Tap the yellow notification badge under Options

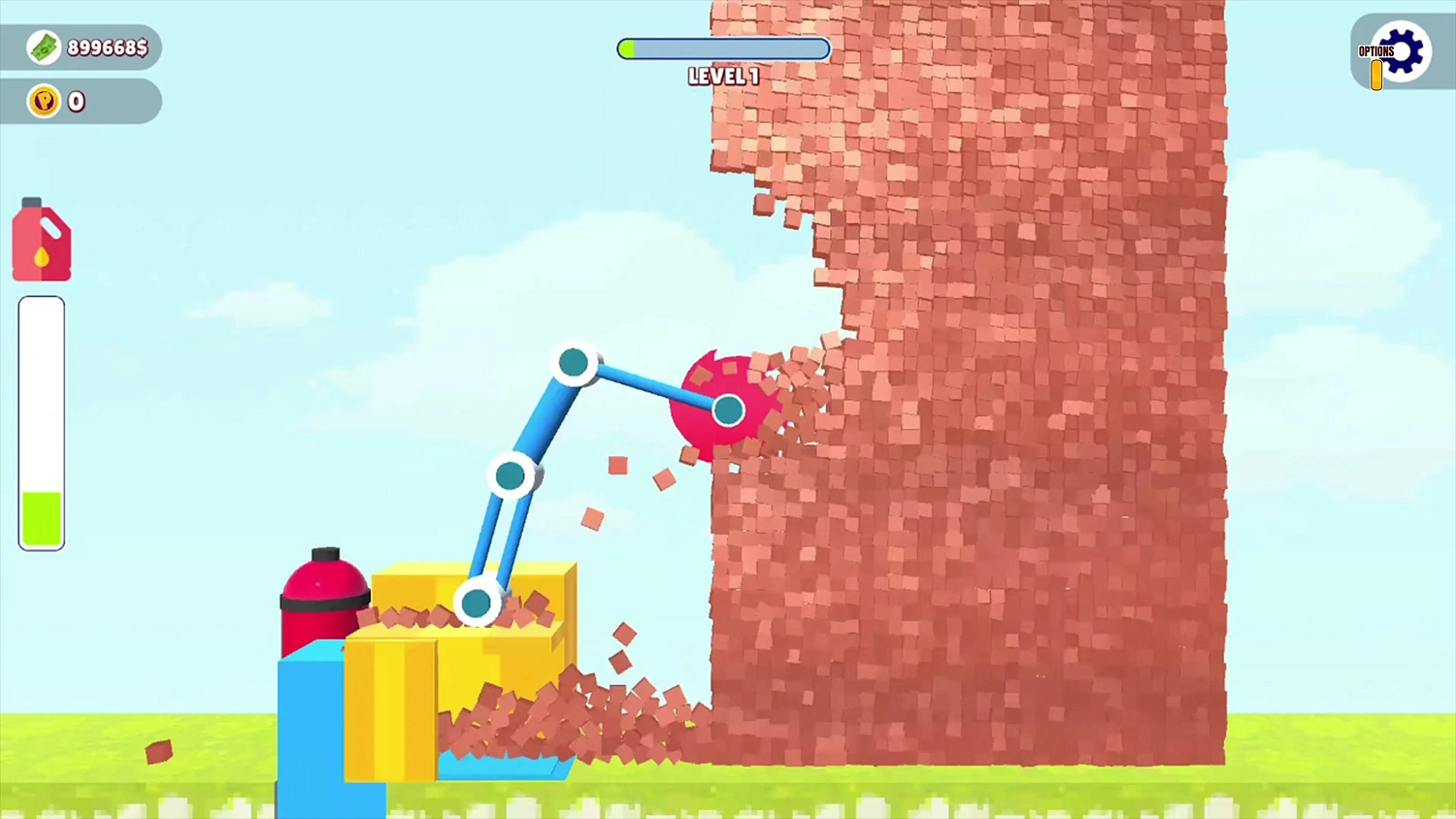(1375, 73)
